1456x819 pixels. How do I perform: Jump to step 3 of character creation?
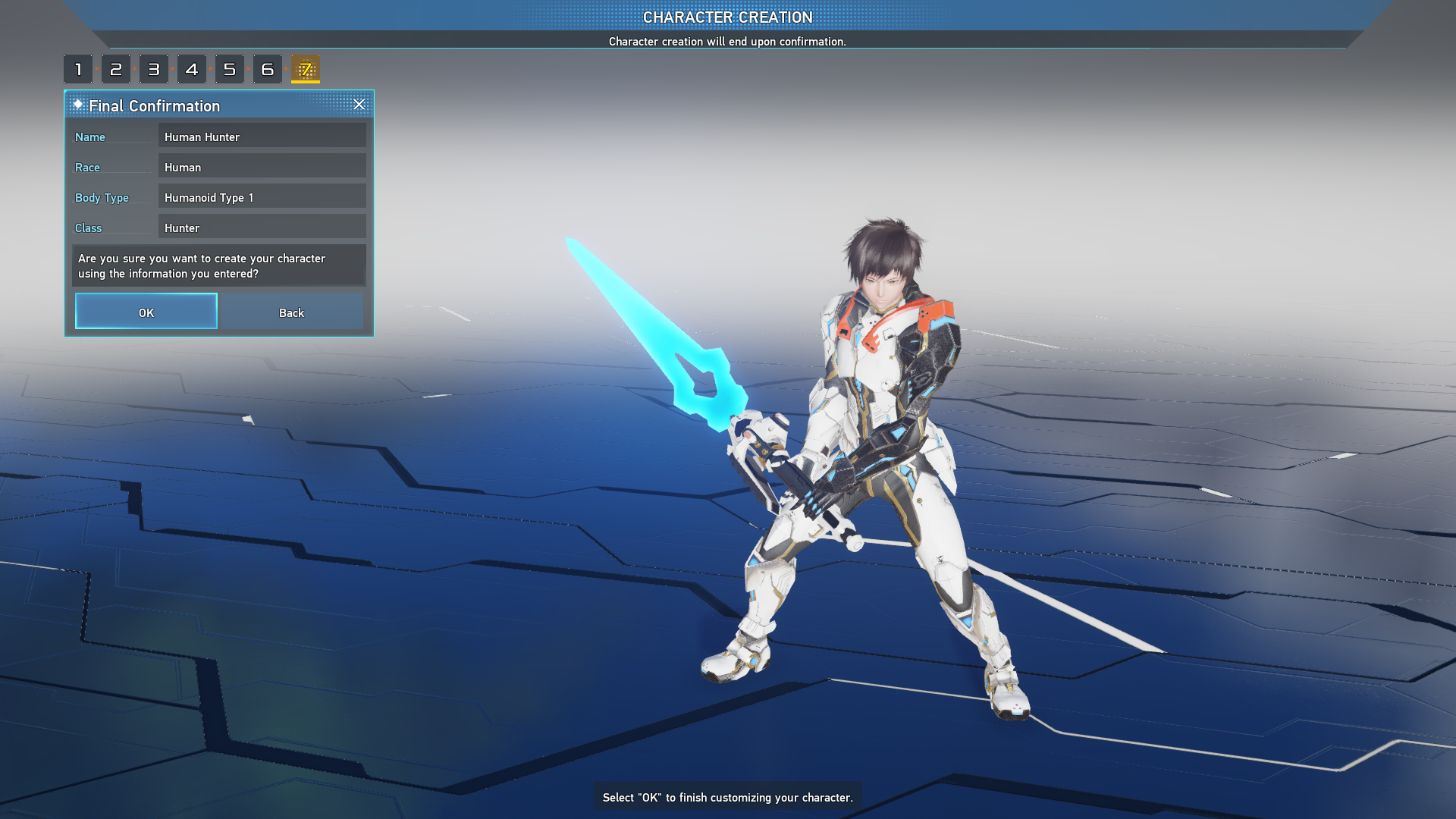click(x=154, y=68)
